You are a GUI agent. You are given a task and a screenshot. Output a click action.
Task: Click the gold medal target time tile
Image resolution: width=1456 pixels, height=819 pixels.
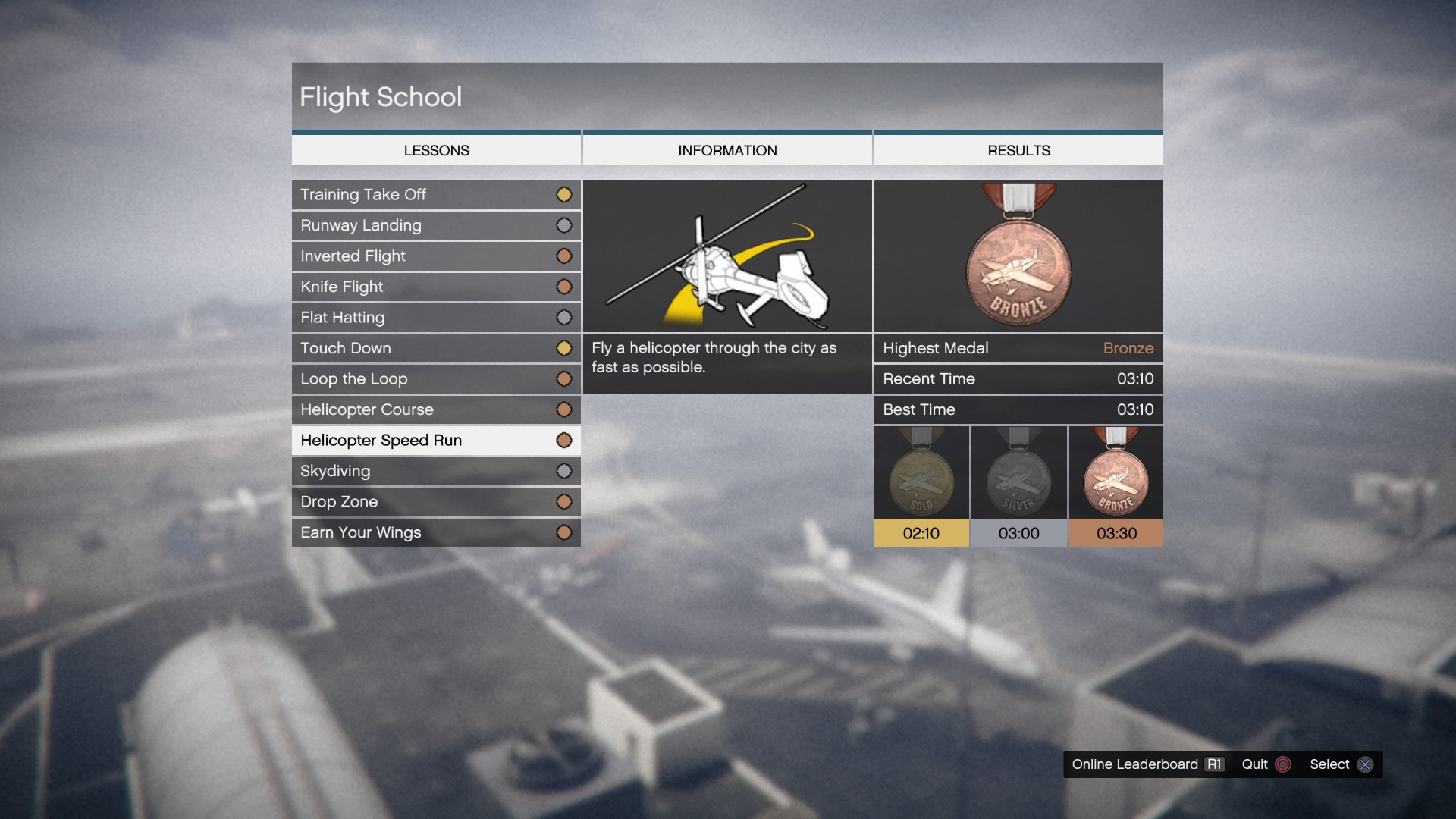[921, 486]
